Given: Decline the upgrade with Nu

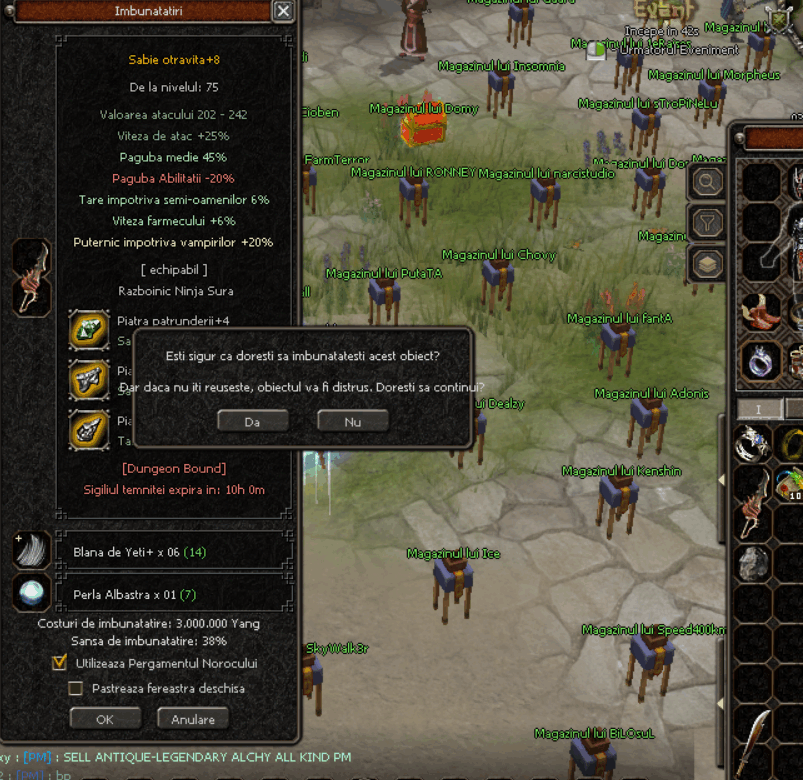Looking at the screenshot, I should [352, 421].
